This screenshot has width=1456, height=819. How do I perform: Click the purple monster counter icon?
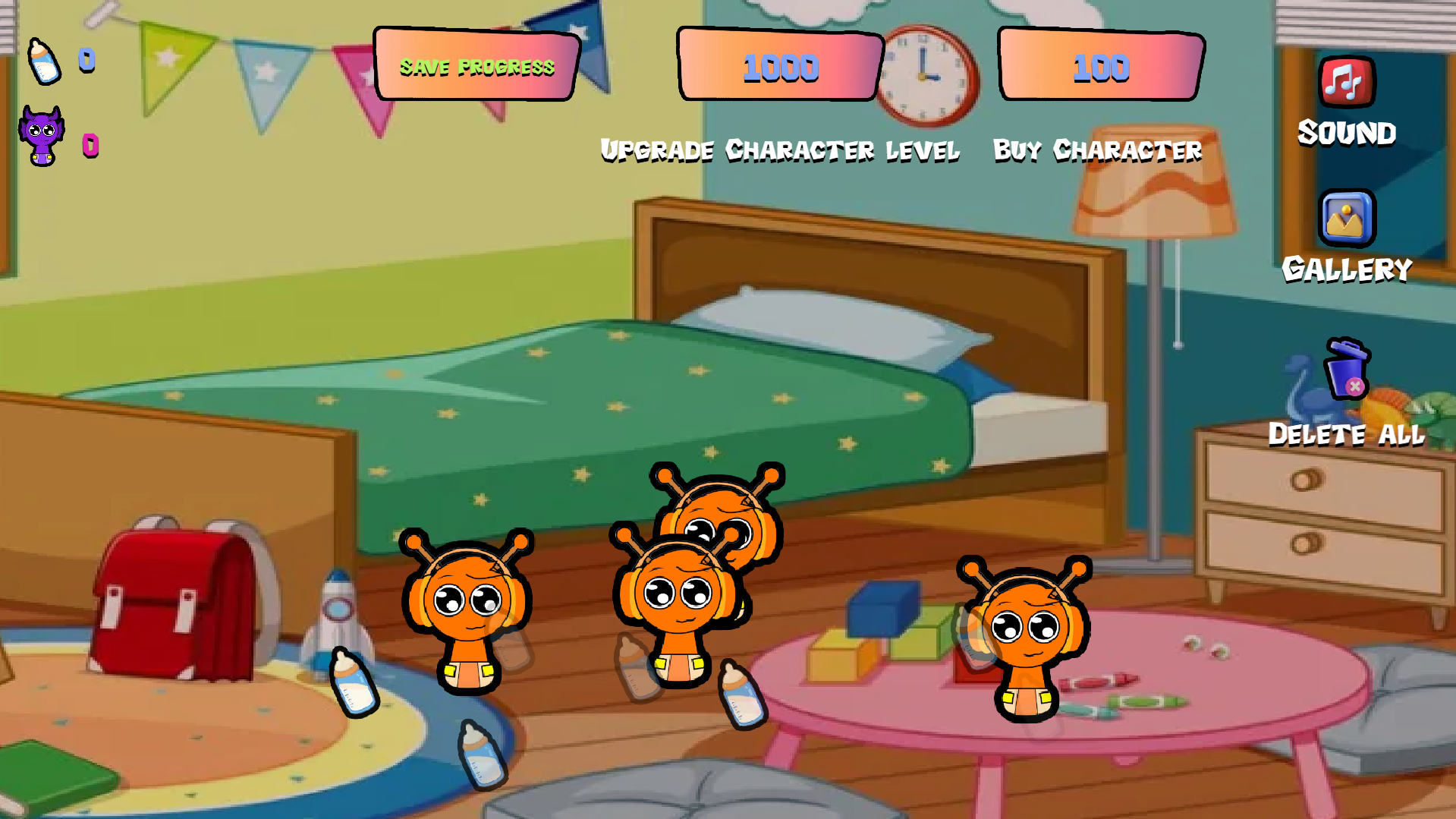pos(40,135)
